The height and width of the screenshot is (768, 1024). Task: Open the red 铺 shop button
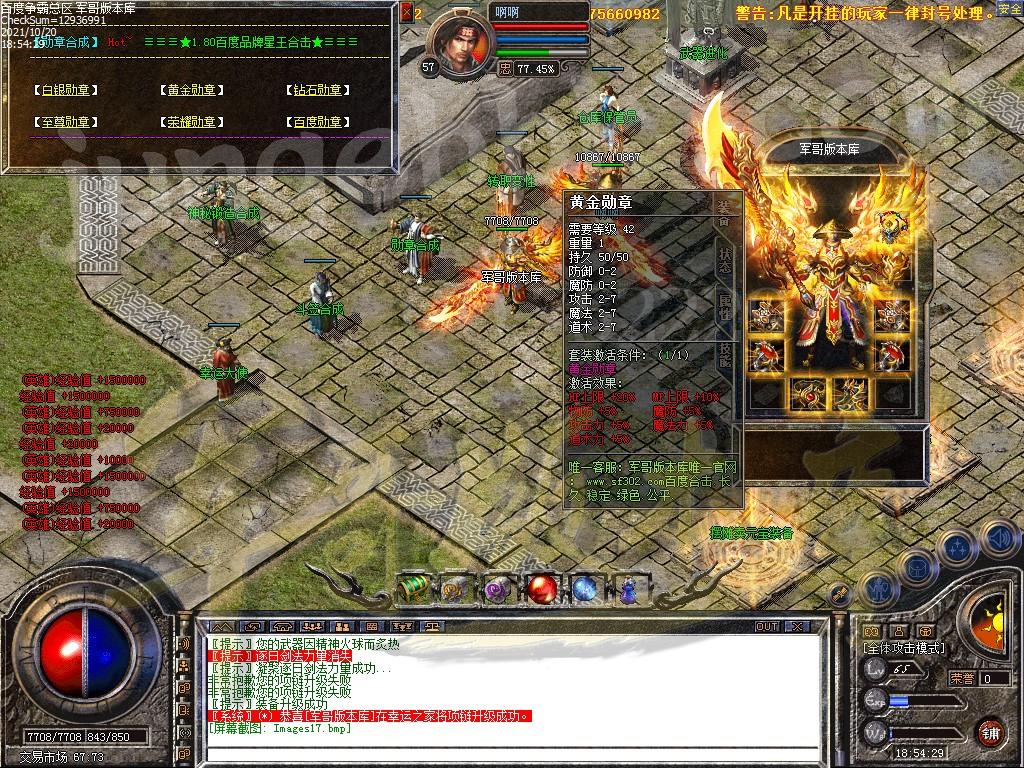(x=991, y=732)
